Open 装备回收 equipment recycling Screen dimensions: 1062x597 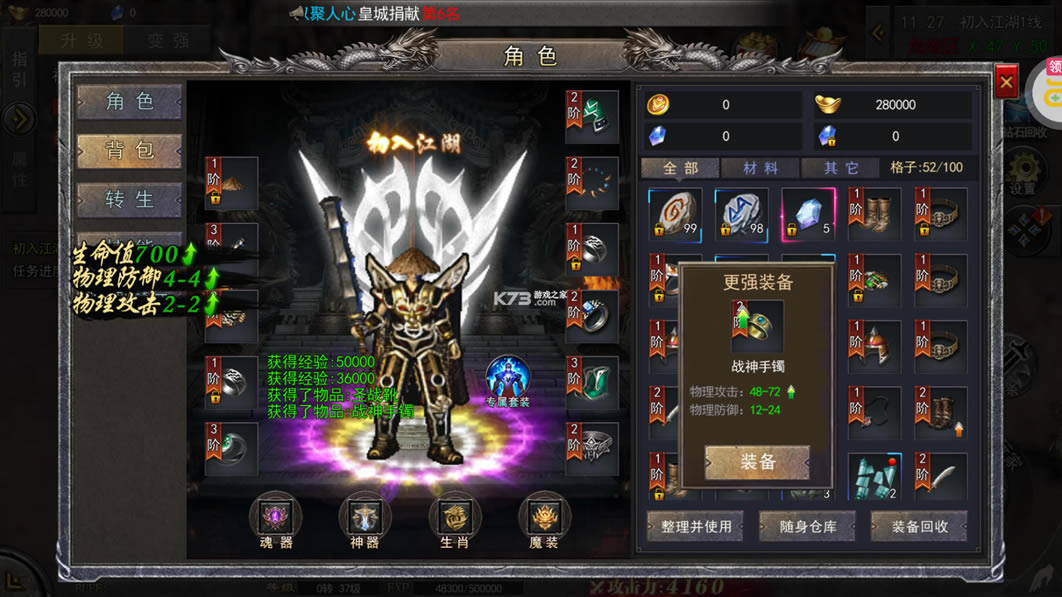919,526
